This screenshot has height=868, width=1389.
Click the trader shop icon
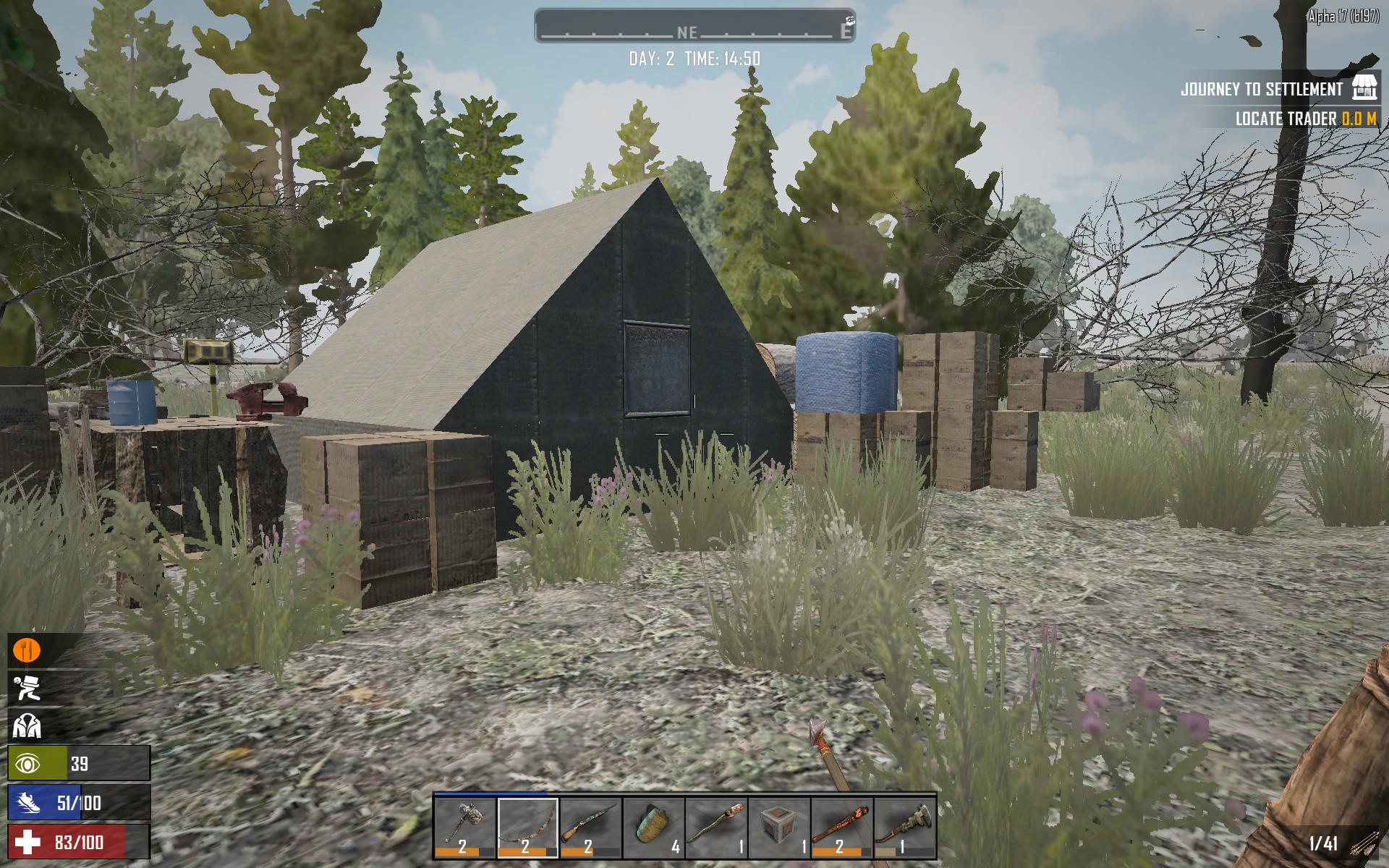(x=1364, y=88)
